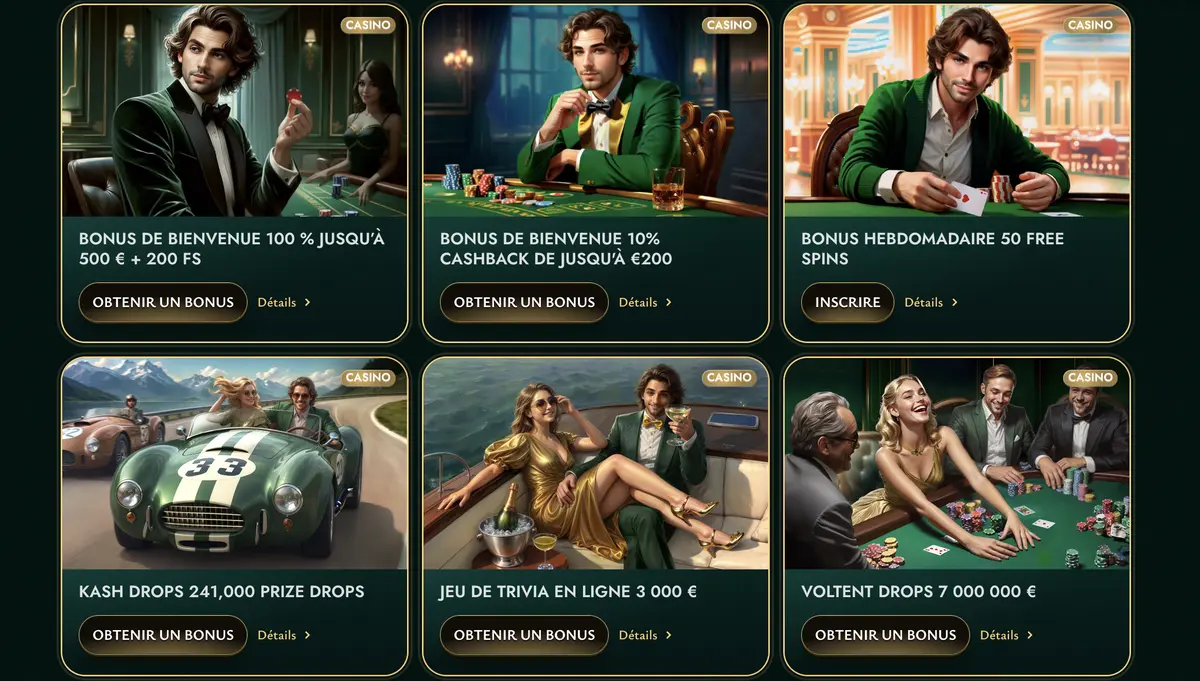Select the green racing car promo image
1200x681 pixels.
[234, 463]
